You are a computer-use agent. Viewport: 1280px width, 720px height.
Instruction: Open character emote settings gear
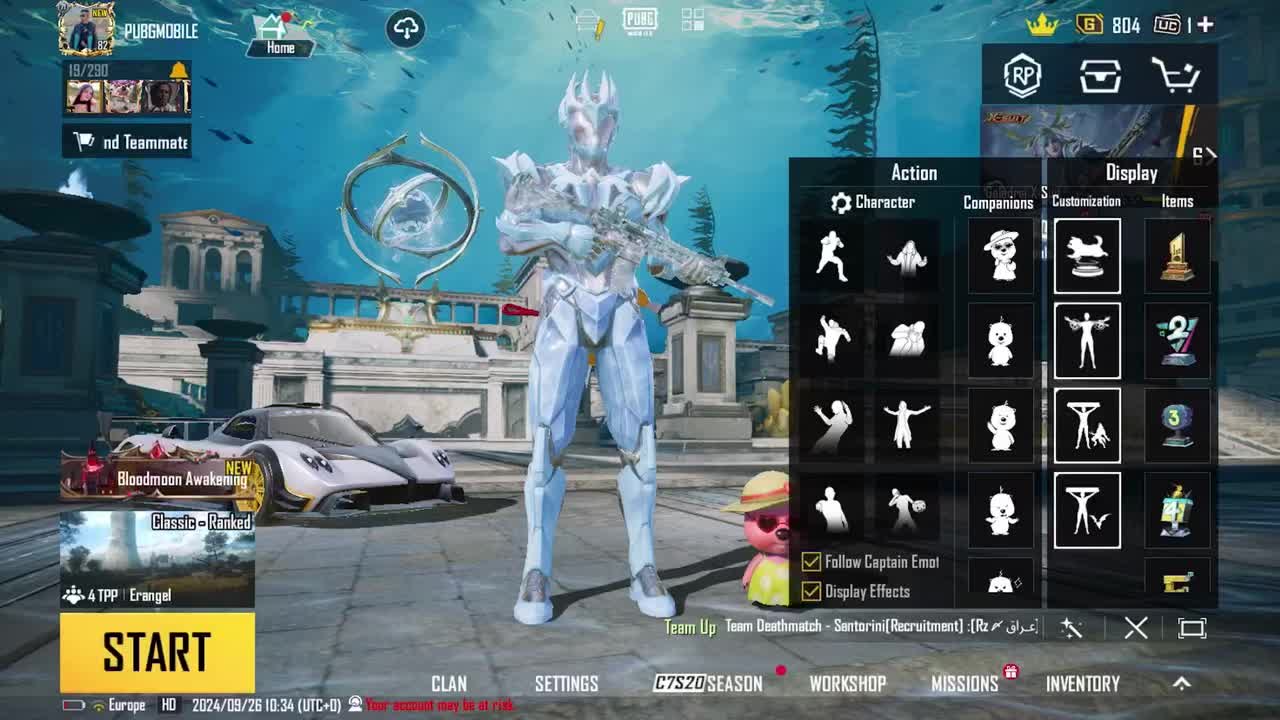(841, 202)
